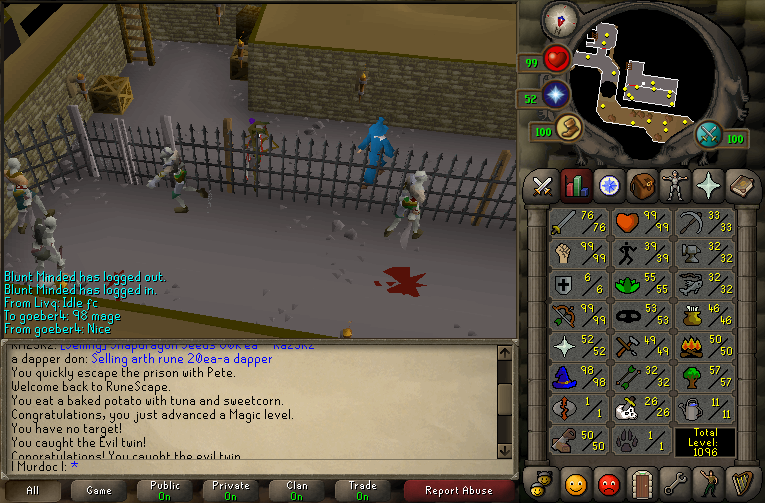Toggle run using the run energy orb
Screen dimensions: 765x503
tap(570, 128)
